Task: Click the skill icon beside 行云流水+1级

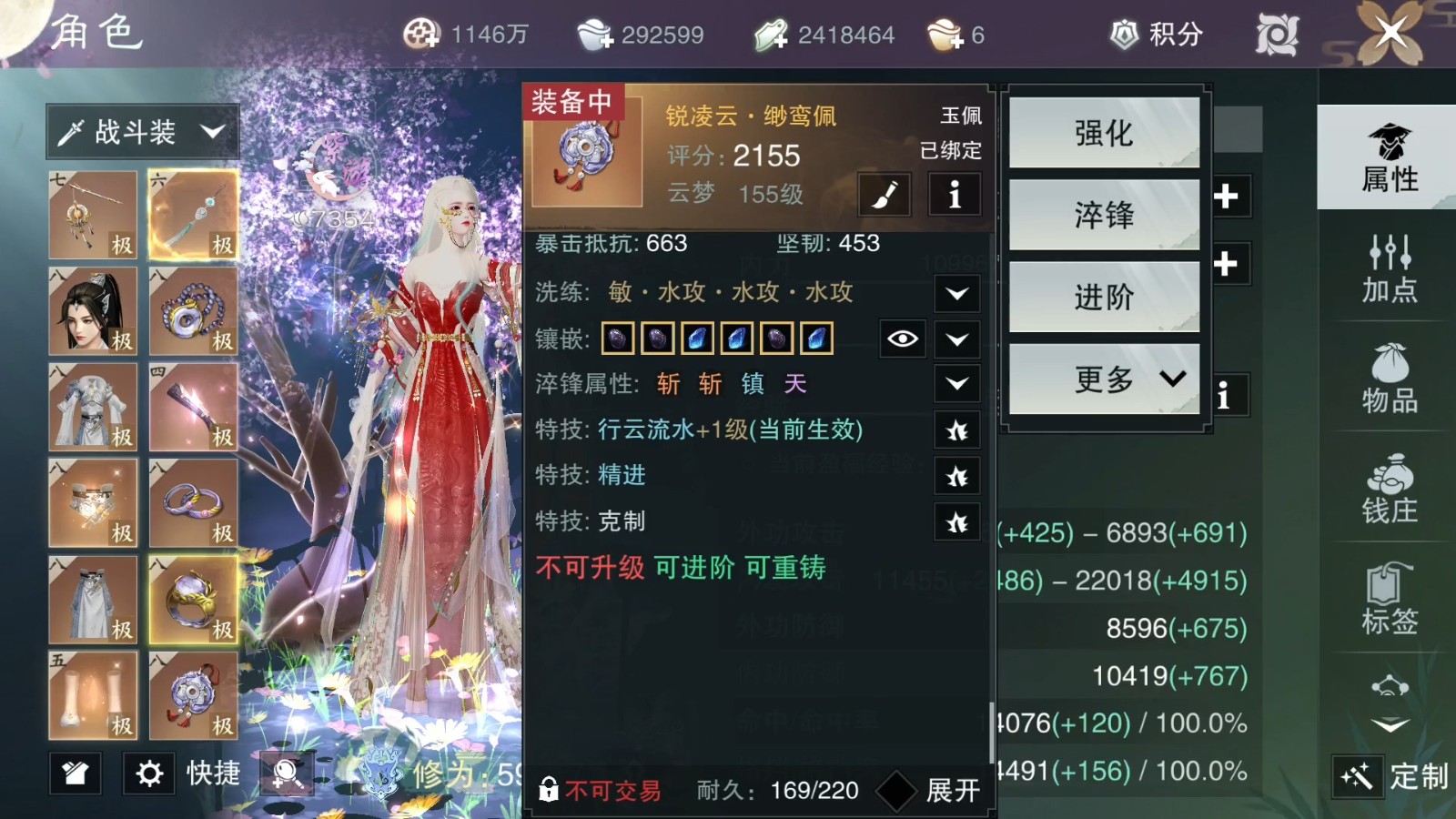Action: [956, 430]
